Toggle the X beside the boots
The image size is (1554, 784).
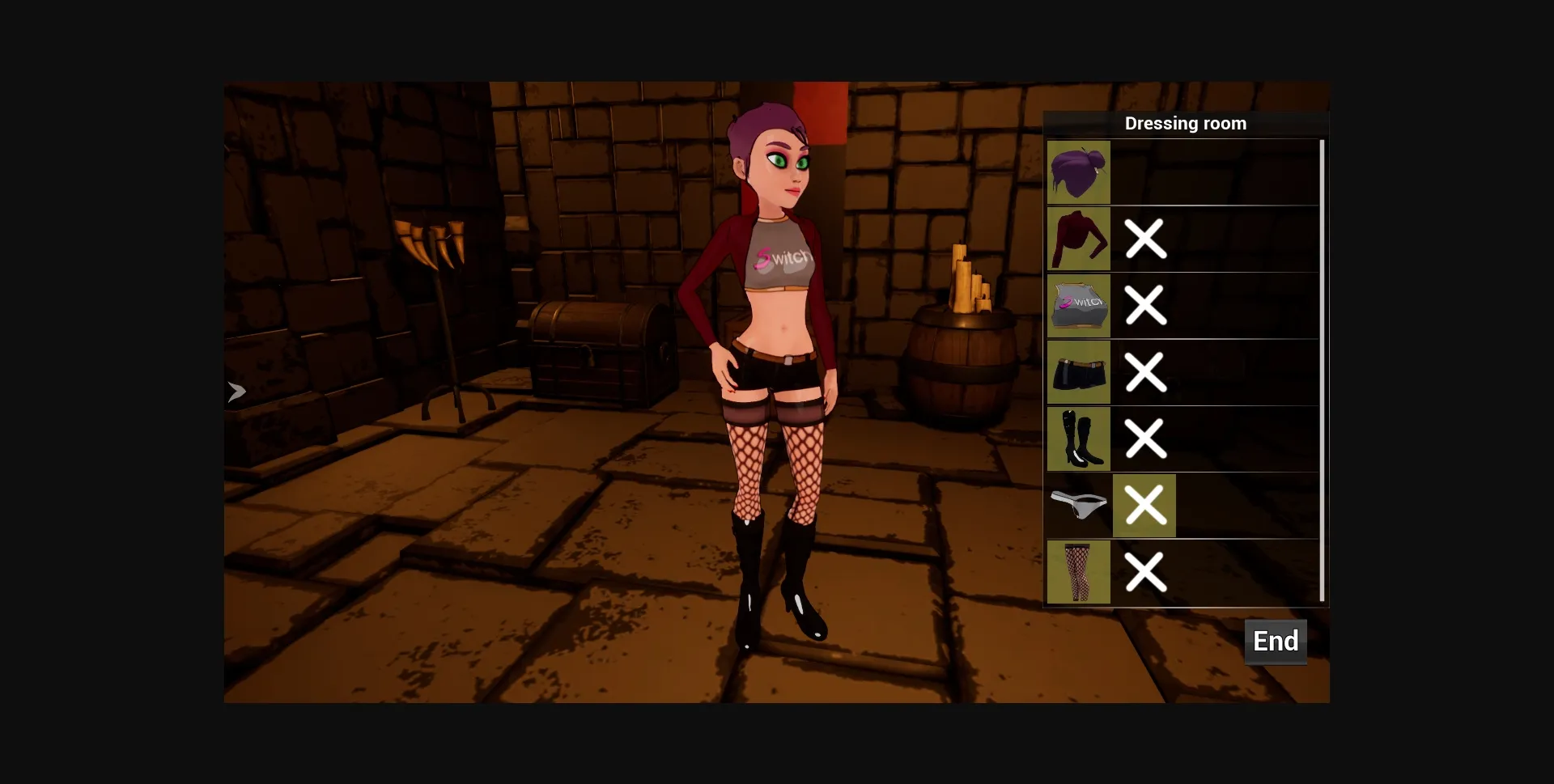(x=1144, y=439)
